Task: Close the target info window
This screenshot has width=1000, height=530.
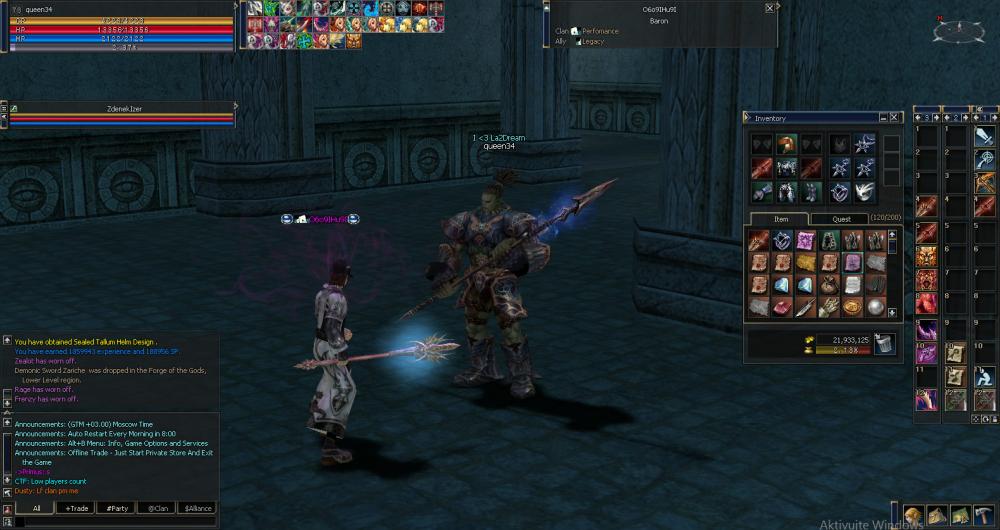Action: [769, 8]
